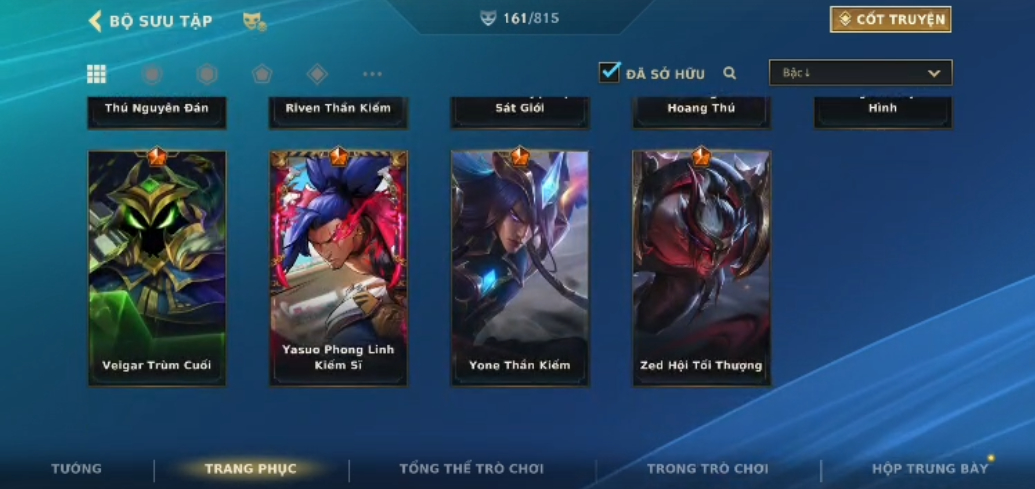Screen dimensions: 1035x489
Task: Switch to the Tướng tab
Action: [76, 469]
